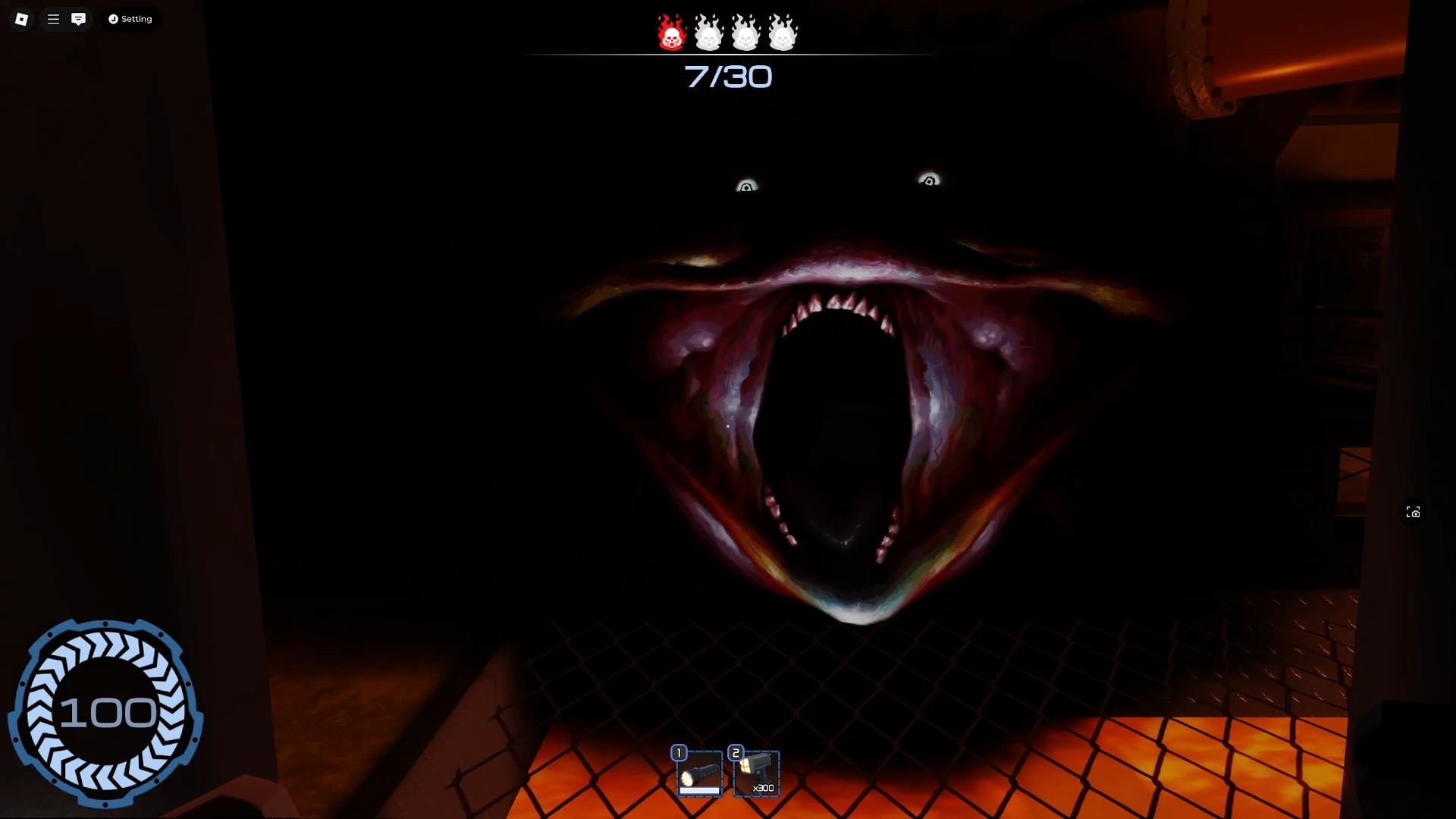
Task: Click the red burning skull icon
Action: pos(670,32)
